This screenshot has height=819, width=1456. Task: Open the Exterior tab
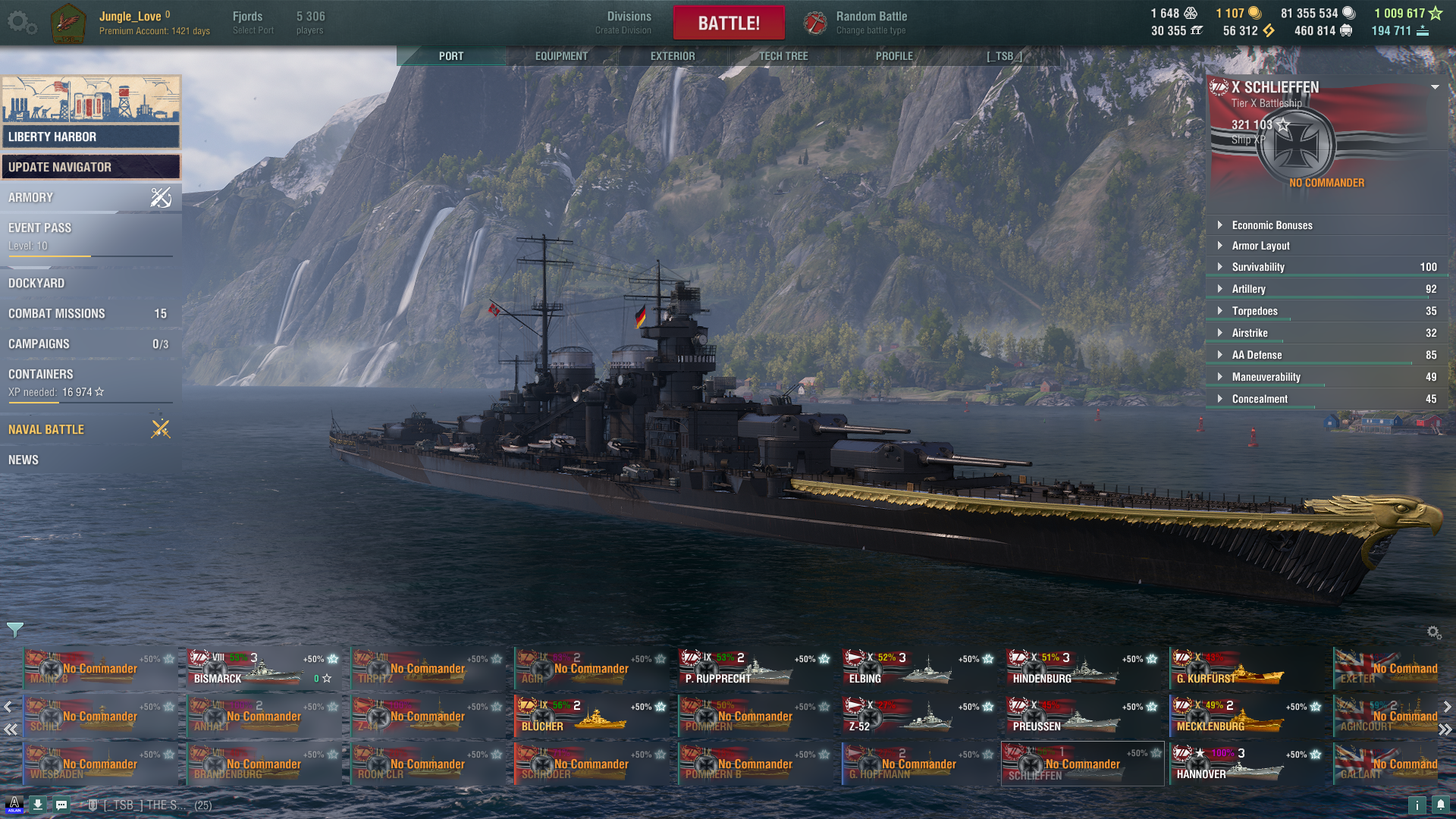[x=672, y=56]
